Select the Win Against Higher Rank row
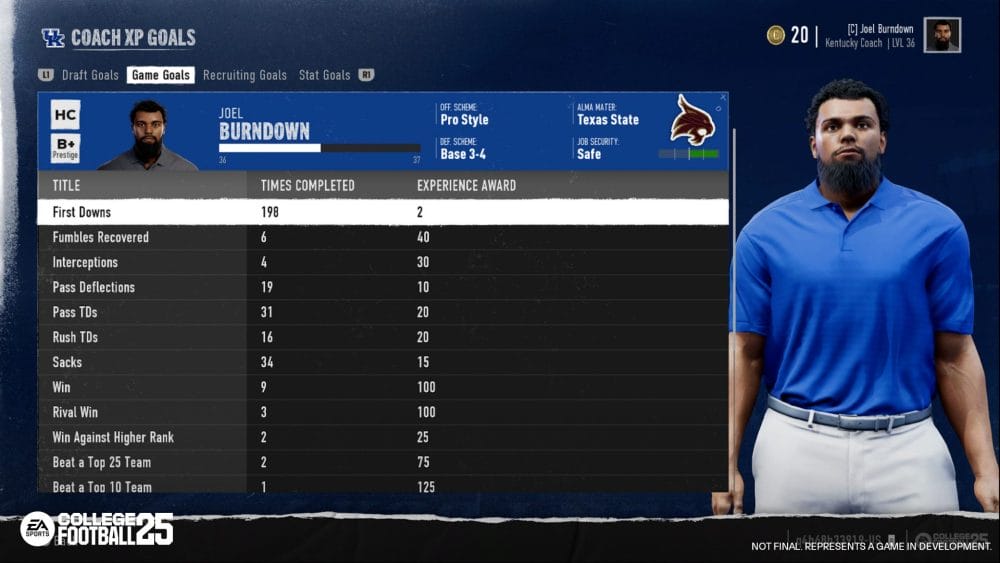Viewport: 1000px width, 563px height. 382,437
